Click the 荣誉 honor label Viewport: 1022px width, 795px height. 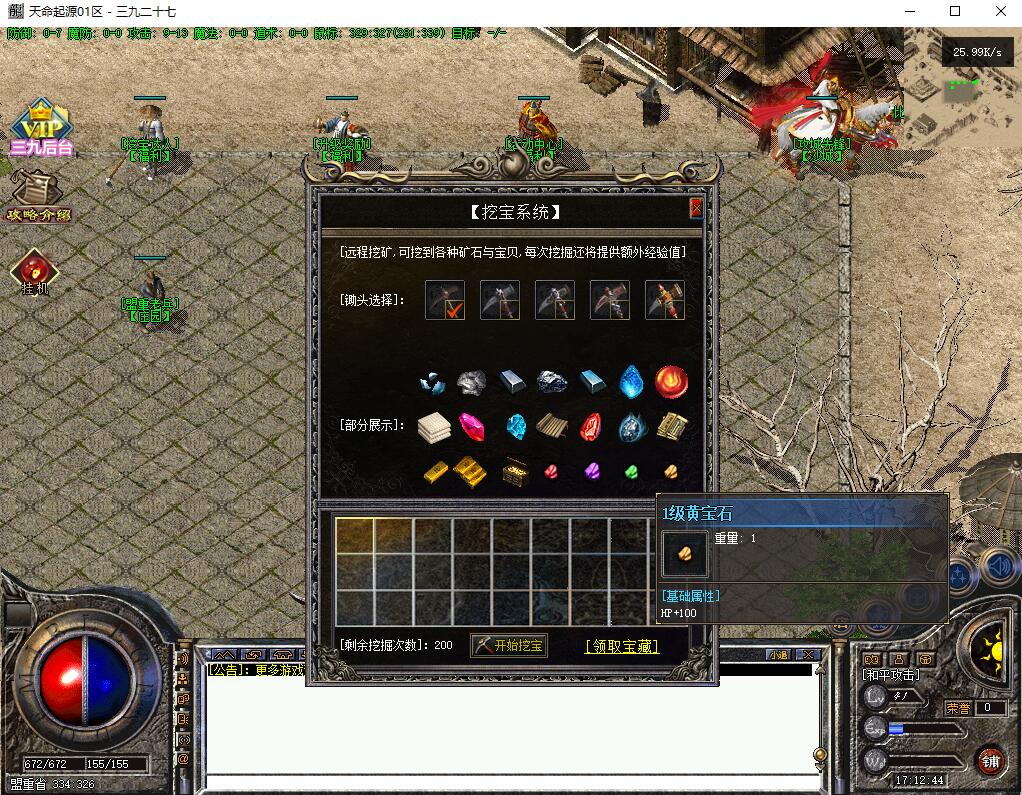pyautogui.click(x=958, y=708)
